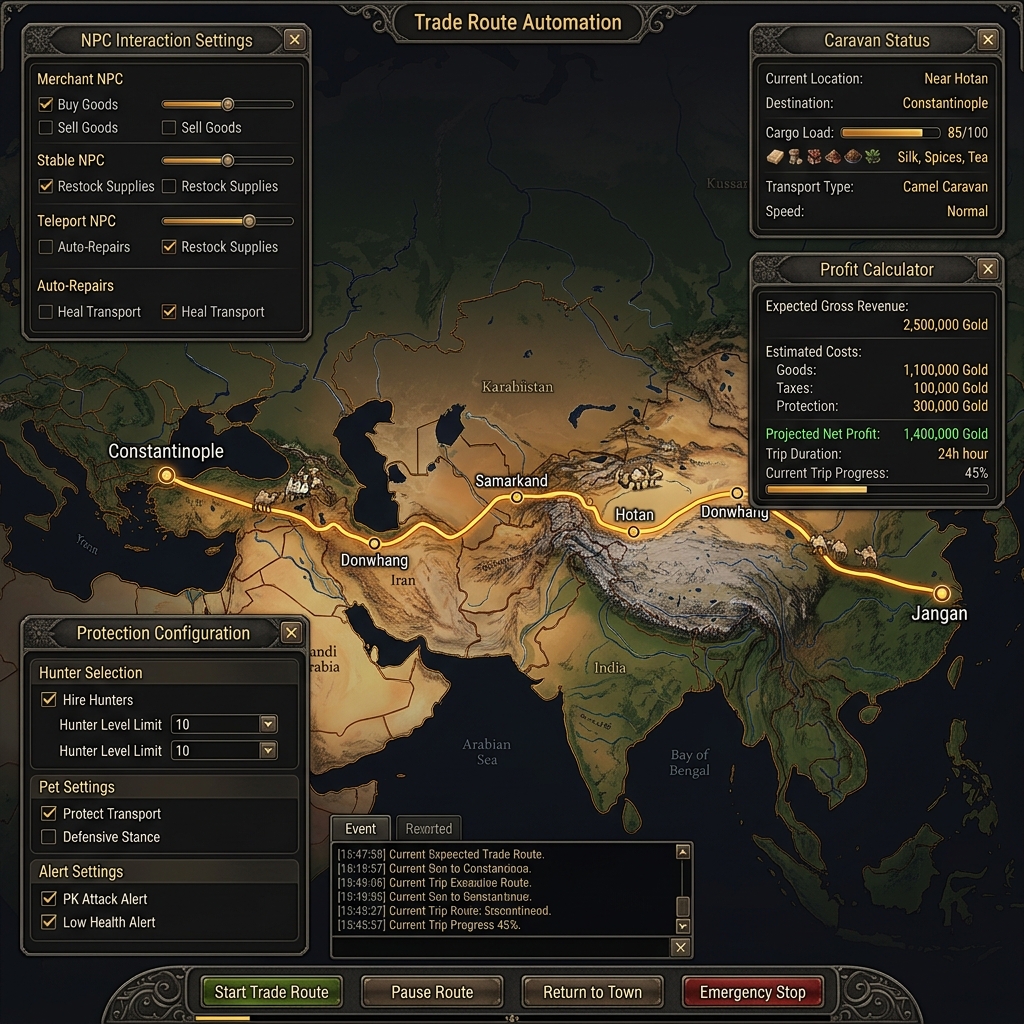Click the Merchant NPC slider handle
1024x1024 pixels.
(228, 104)
